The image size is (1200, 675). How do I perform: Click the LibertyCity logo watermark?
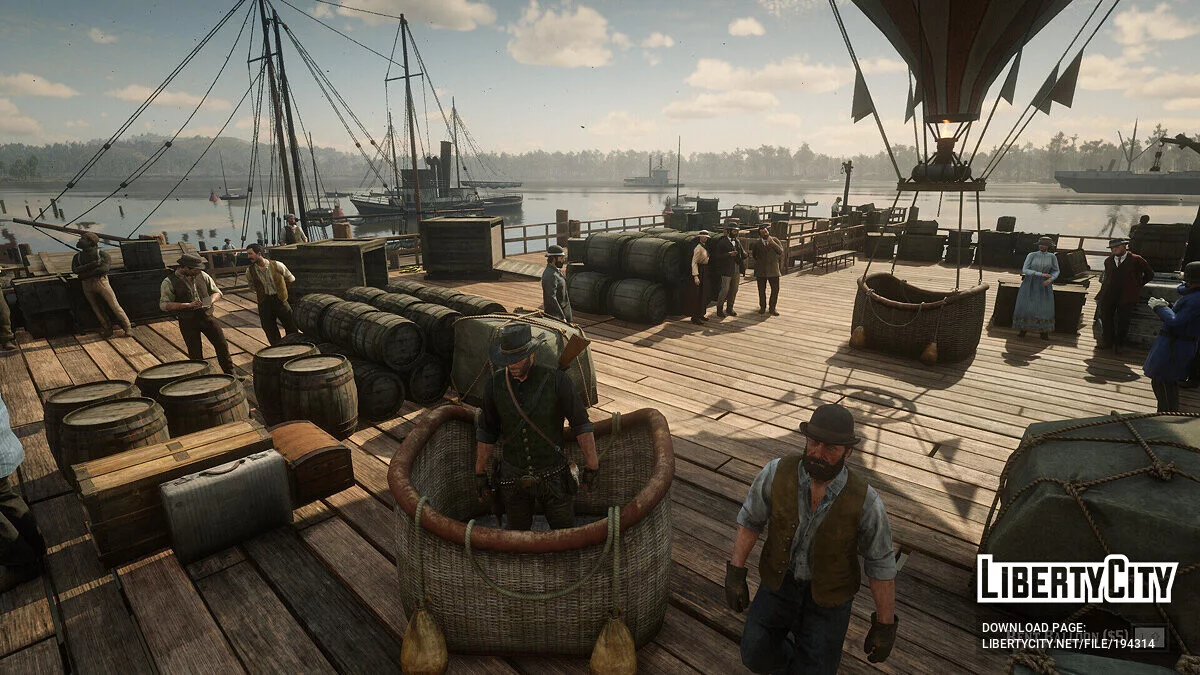tap(1077, 580)
